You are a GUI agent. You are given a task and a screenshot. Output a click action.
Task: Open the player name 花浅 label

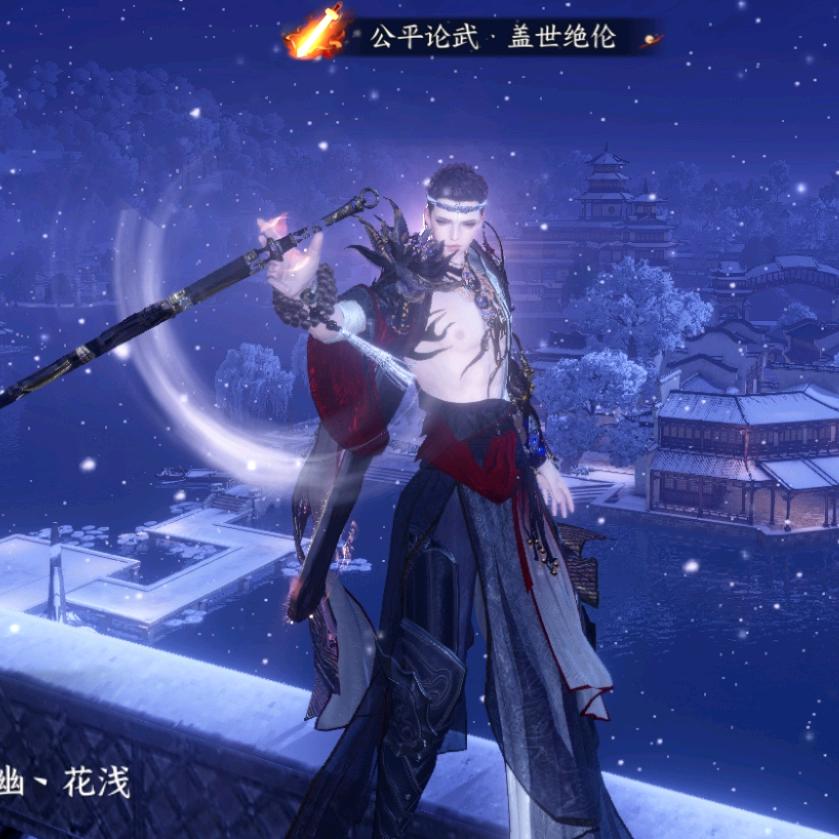tap(96, 782)
